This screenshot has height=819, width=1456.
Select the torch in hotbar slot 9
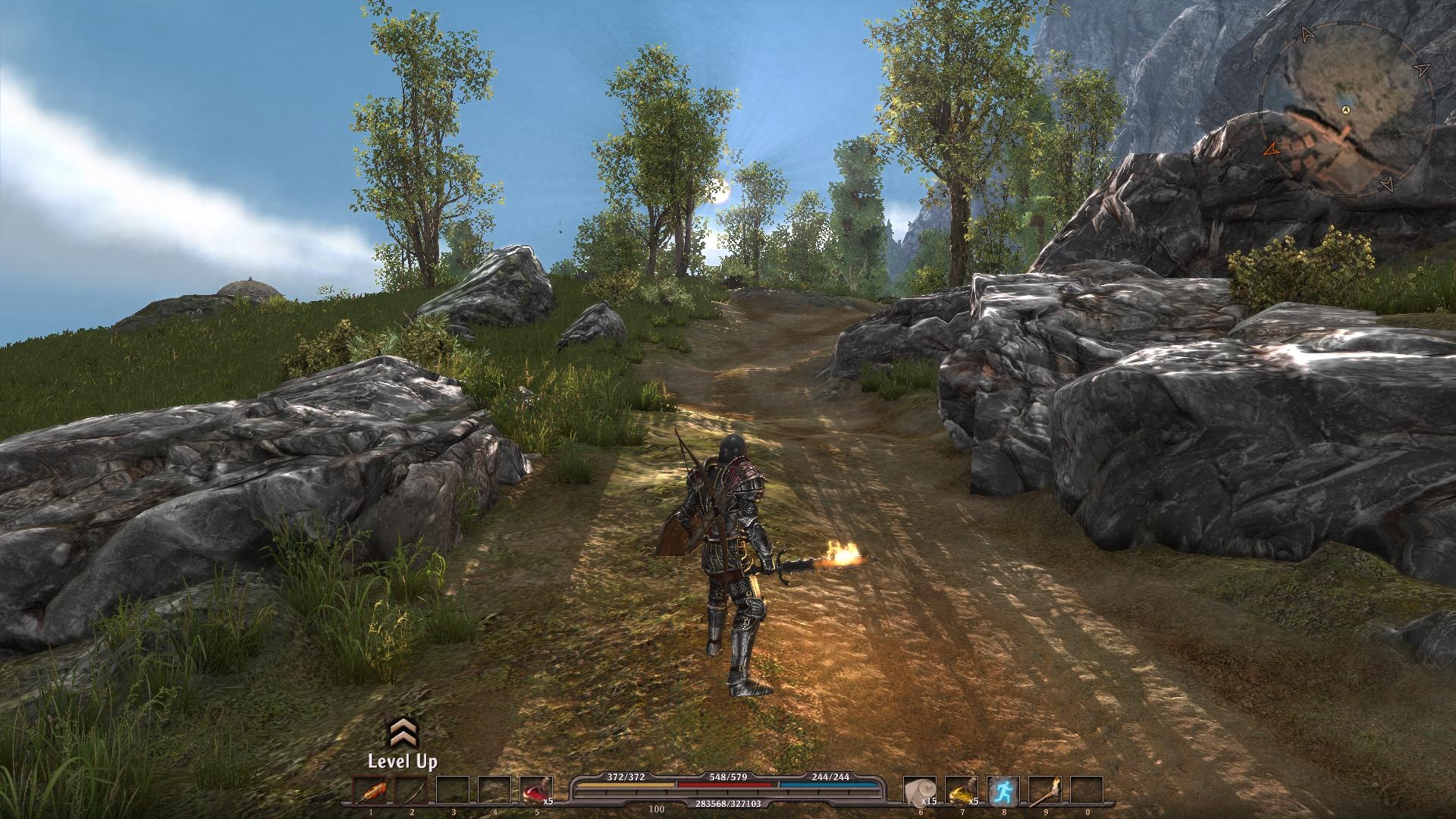(1044, 792)
